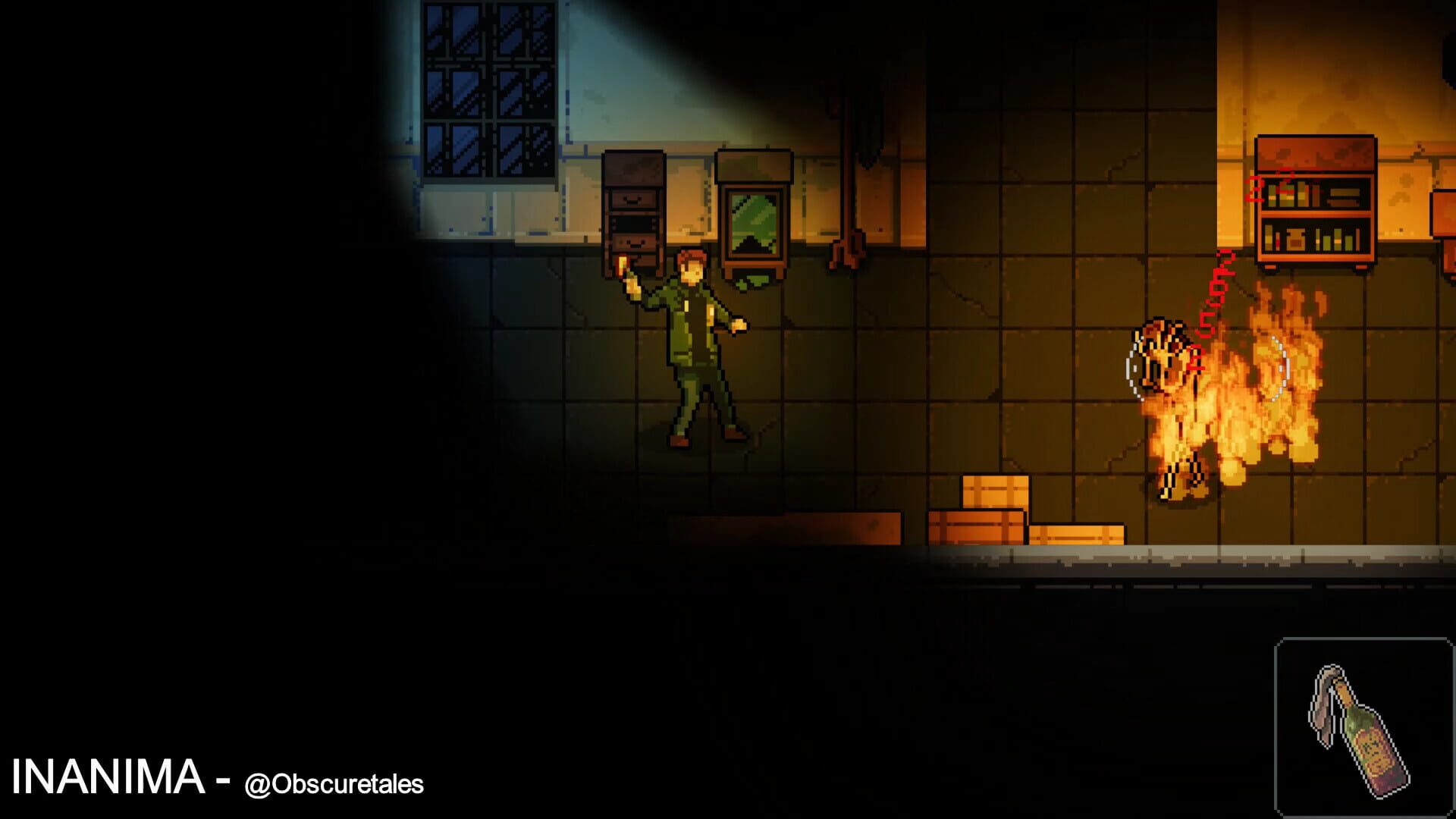Viewport: 1456px width, 819px height.
Task: Select the medicine shelf on the right wall
Action: (x=1316, y=201)
